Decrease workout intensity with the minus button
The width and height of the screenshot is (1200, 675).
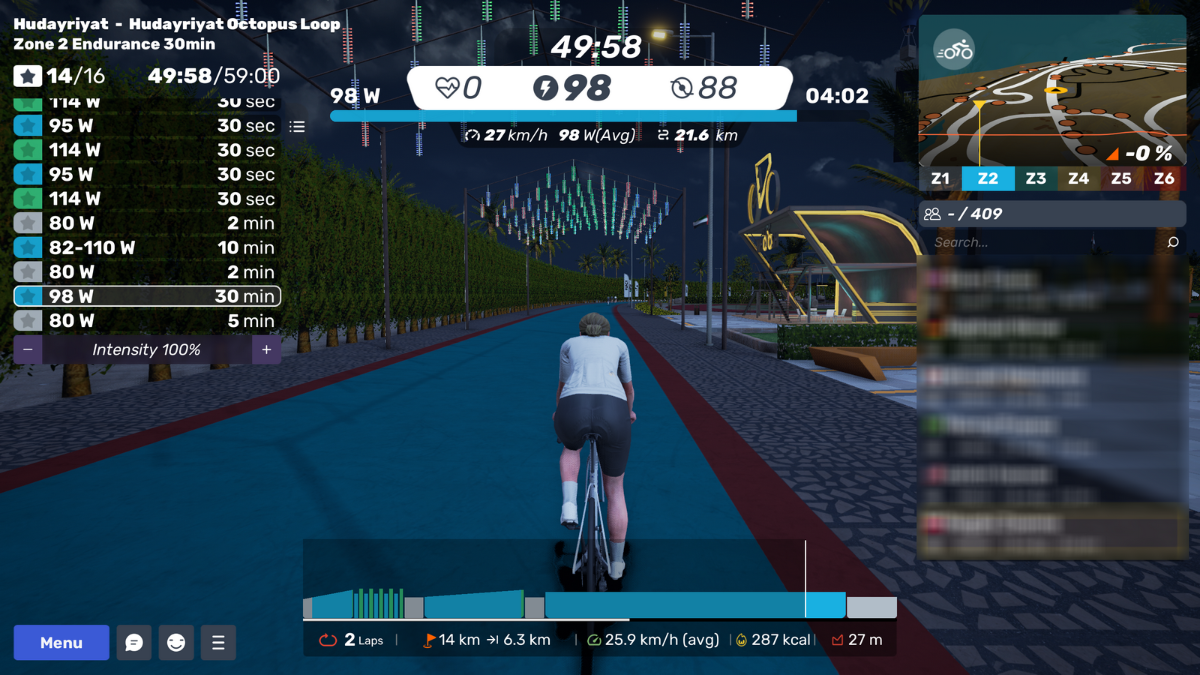(27, 350)
